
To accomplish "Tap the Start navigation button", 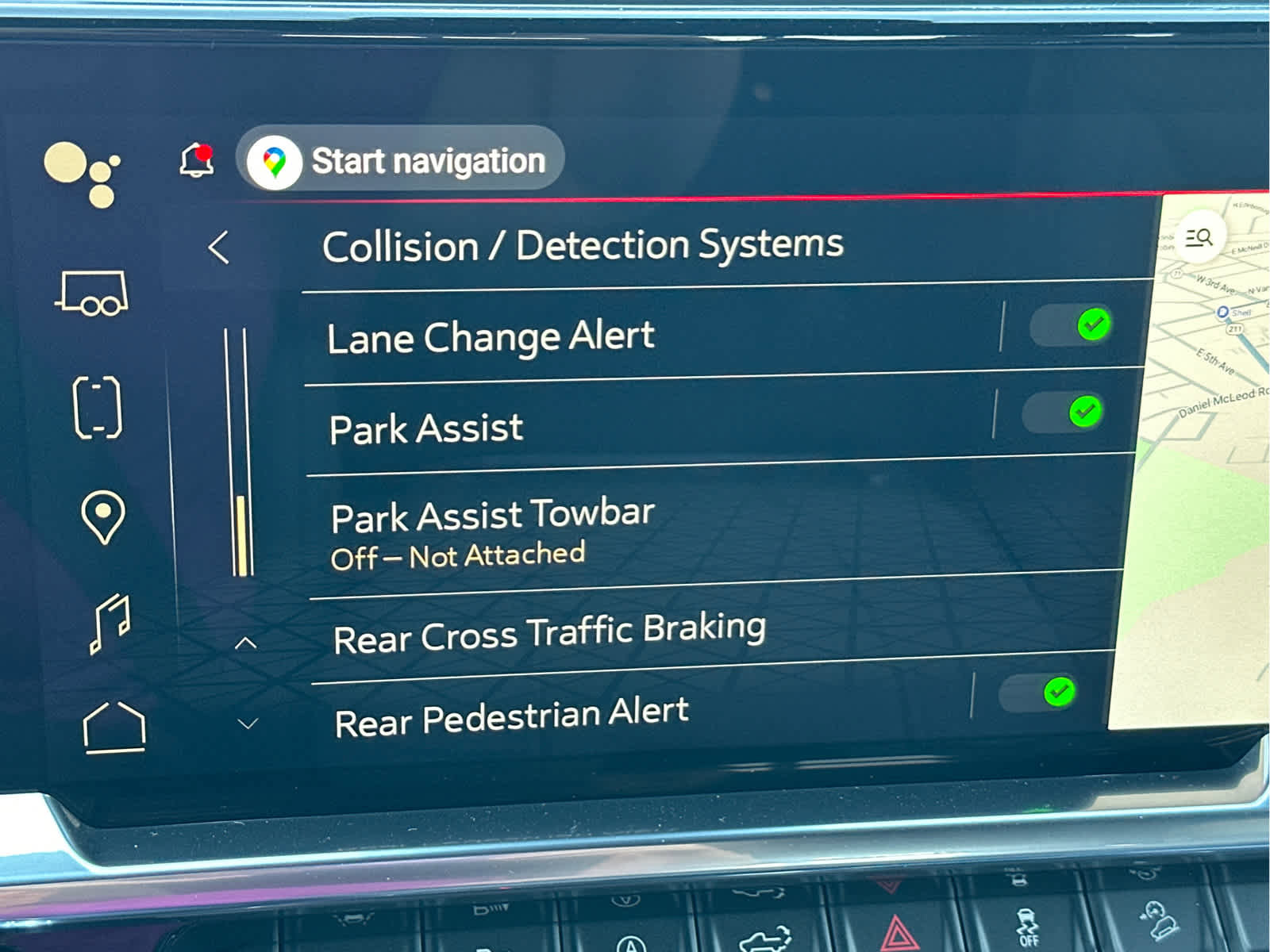I will pos(401,160).
